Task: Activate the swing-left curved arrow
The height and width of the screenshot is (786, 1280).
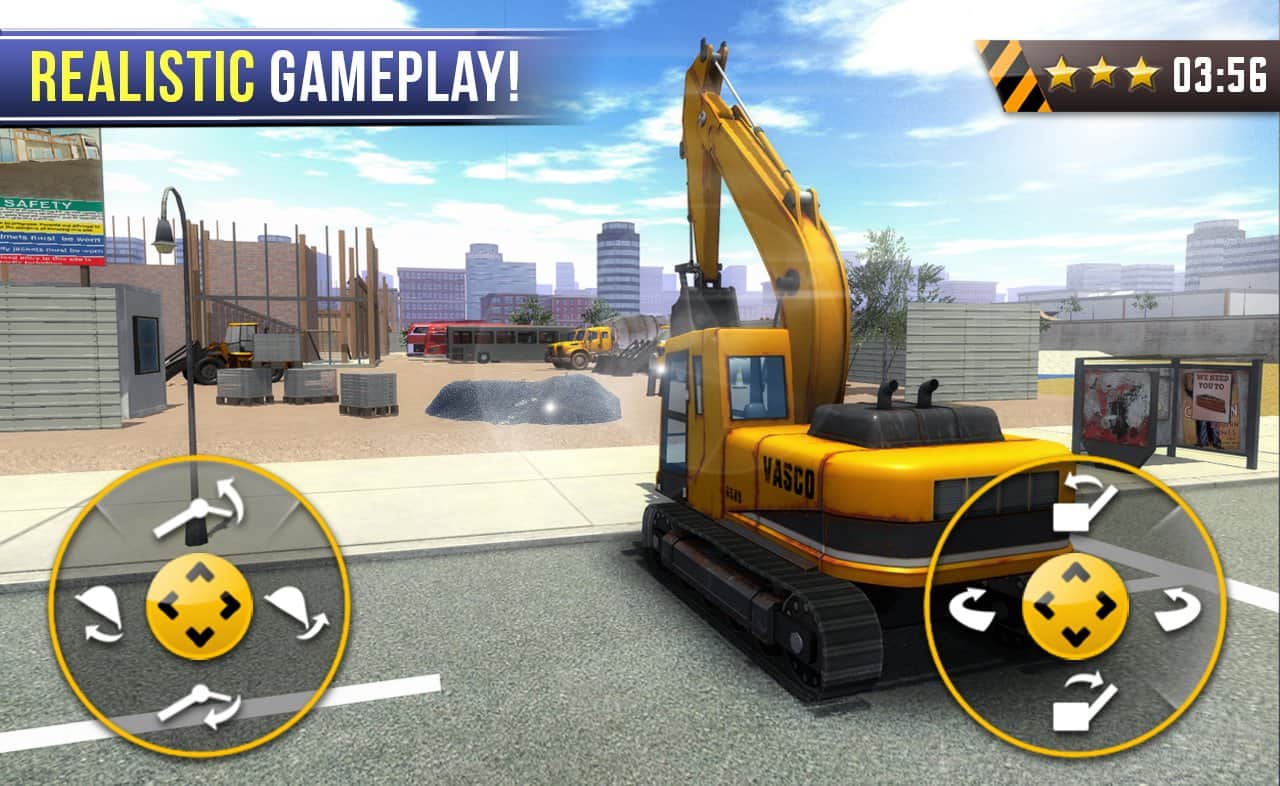Action: [971, 608]
